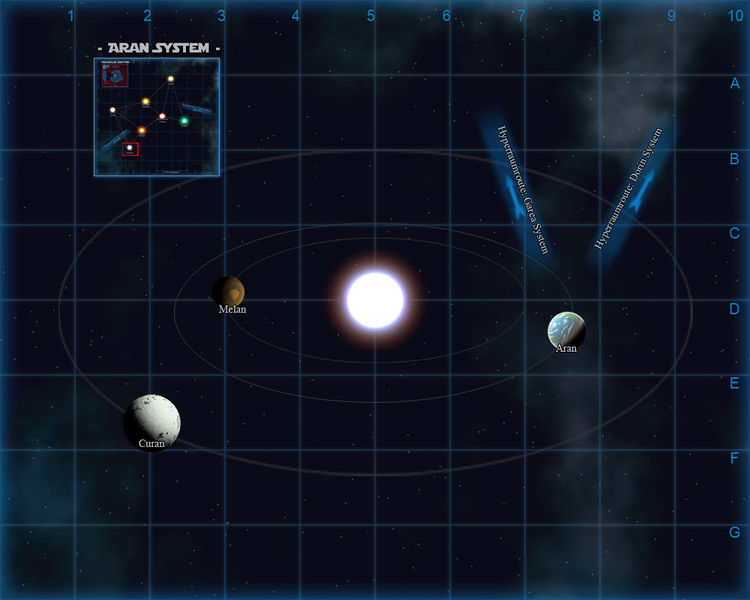
Task: Select planet Aran on the system map
Action: (x=566, y=330)
